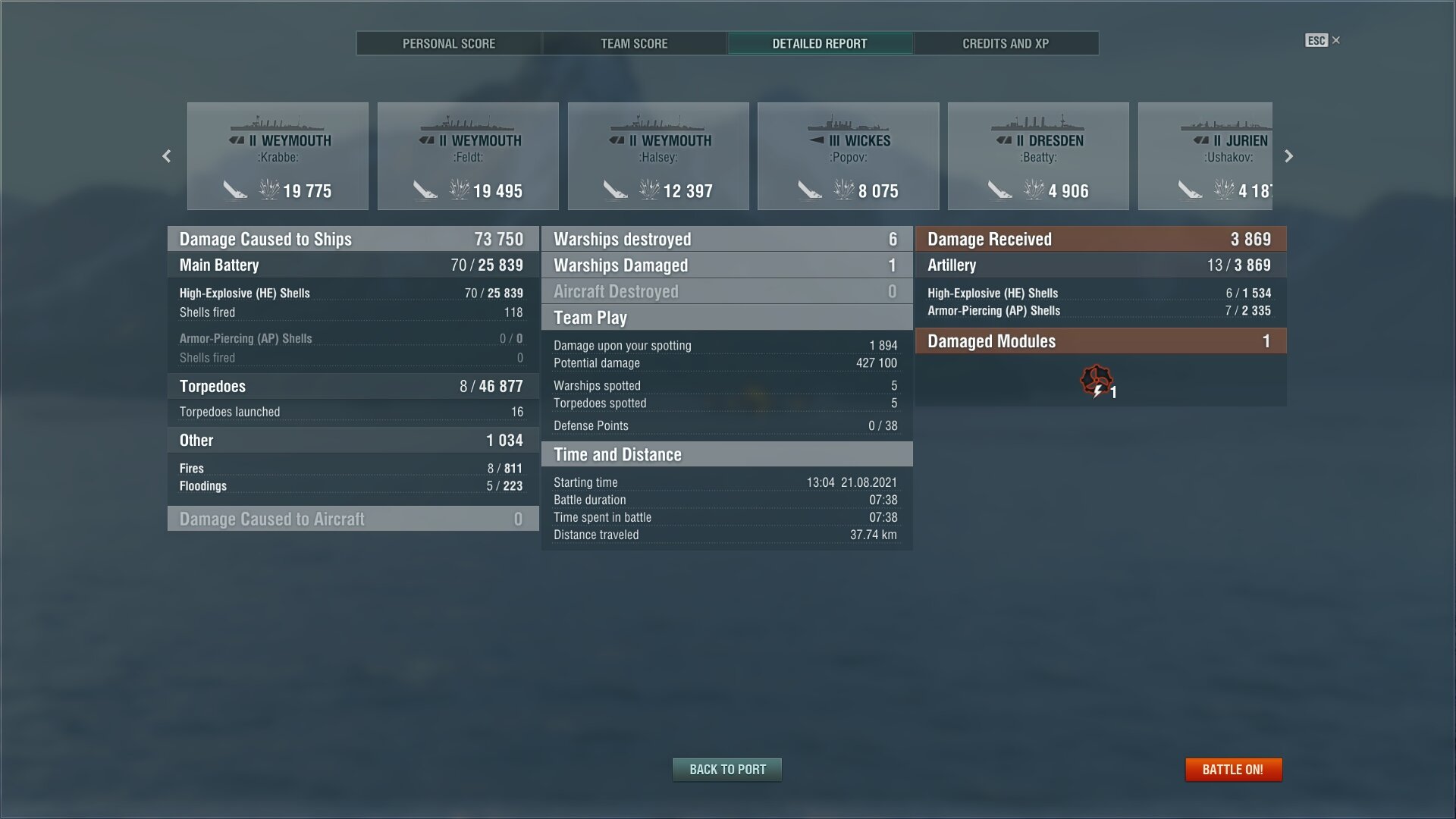Click Ushakov's Jurien ship card

[1206, 156]
